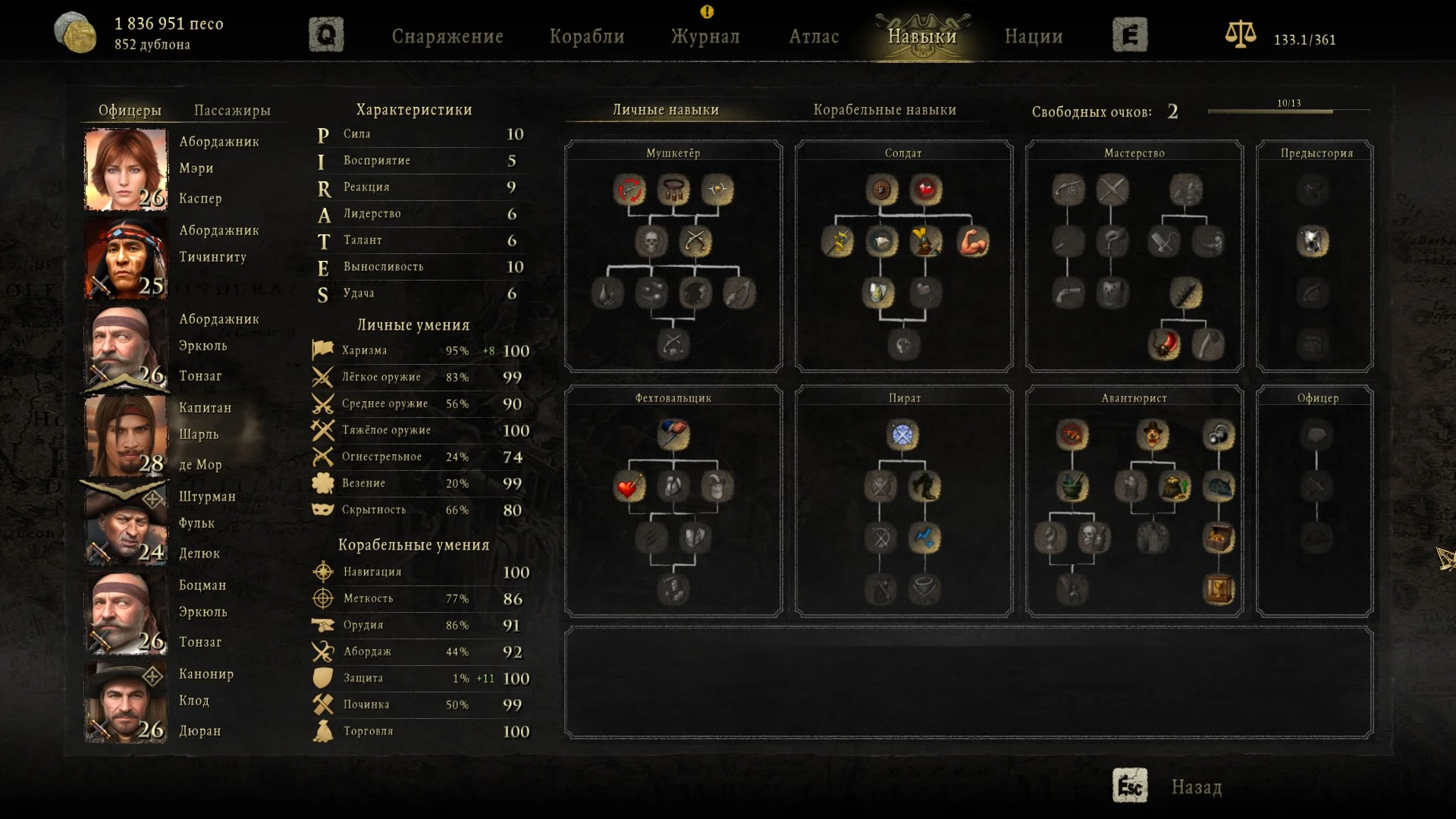This screenshot has width=1456, height=819.
Task: Choose the red chili skill in Мастерство
Action: (x=1164, y=345)
